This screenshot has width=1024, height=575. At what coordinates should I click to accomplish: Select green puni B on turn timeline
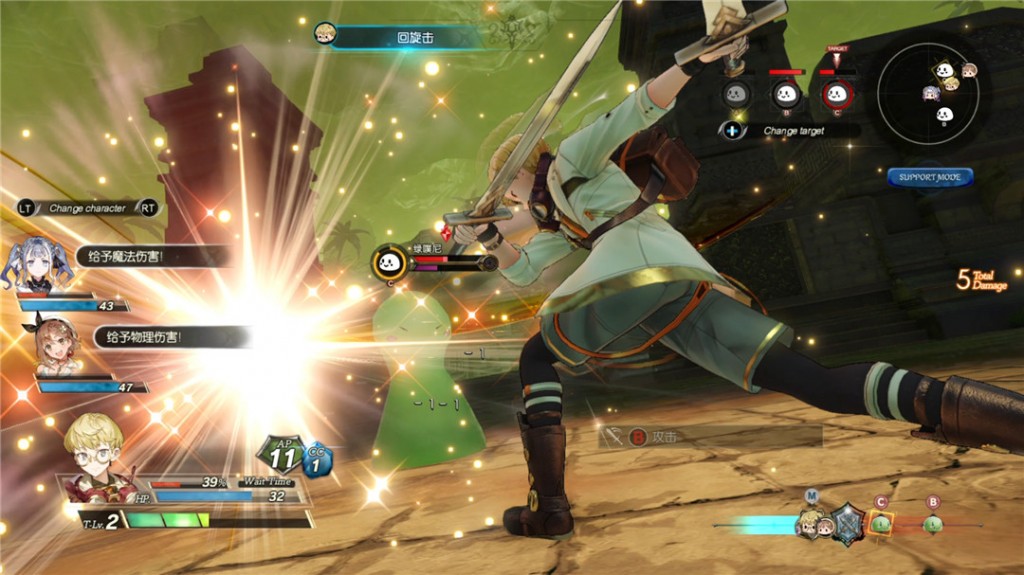click(x=932, y=523)
